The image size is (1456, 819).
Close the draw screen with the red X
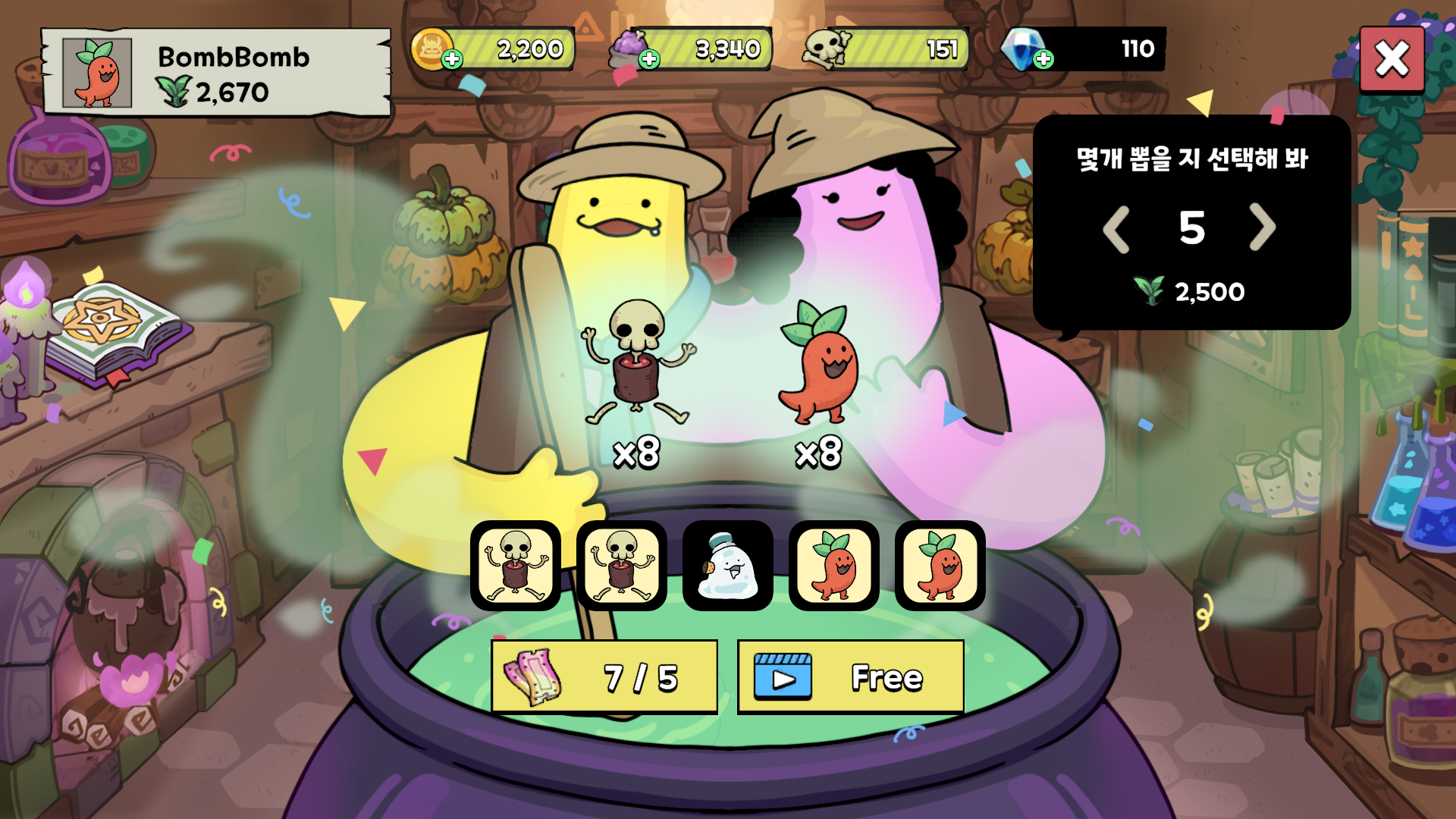pos(1392,59)
